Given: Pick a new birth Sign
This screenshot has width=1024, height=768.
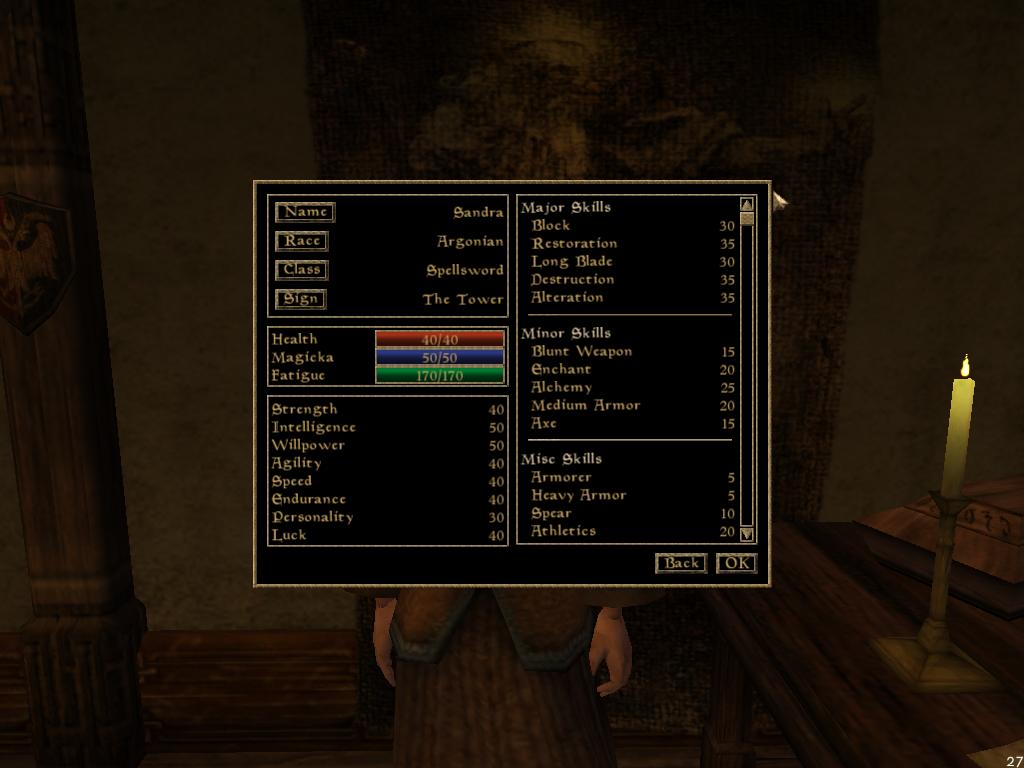Looking at the screenshot, I should pos(300,299).
